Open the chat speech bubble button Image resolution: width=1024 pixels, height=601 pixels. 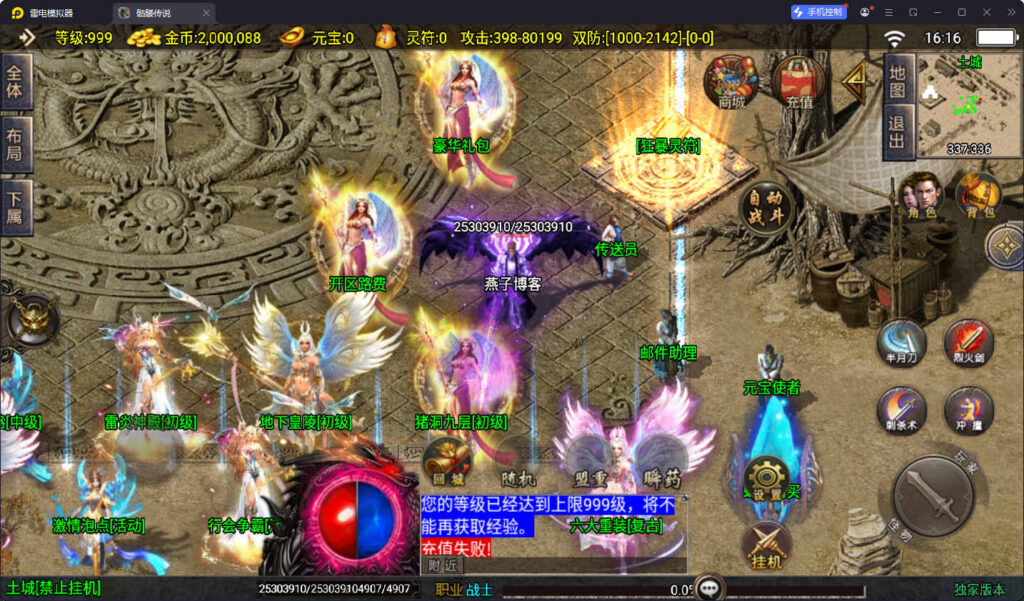pos(709,588)
